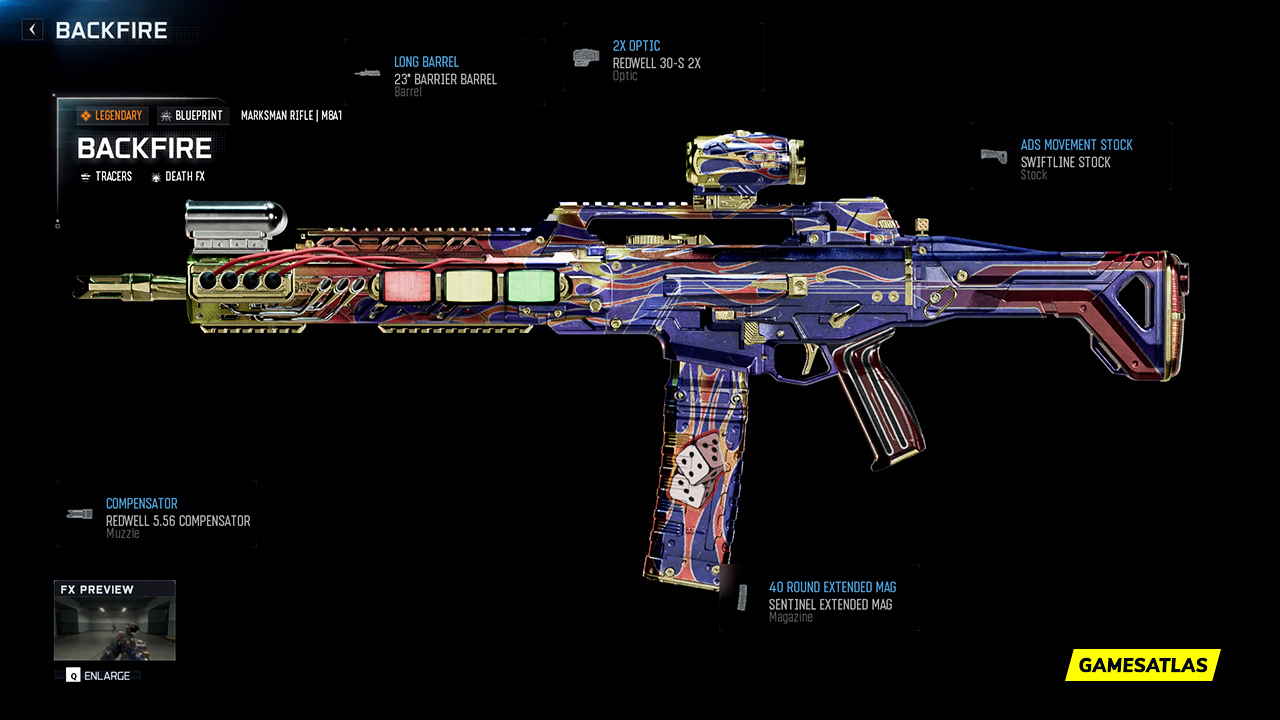The width and height of the screenshot is (1280, 720).
Task: Select the LEGENDARY tab
Action: (x=112, y=115)
